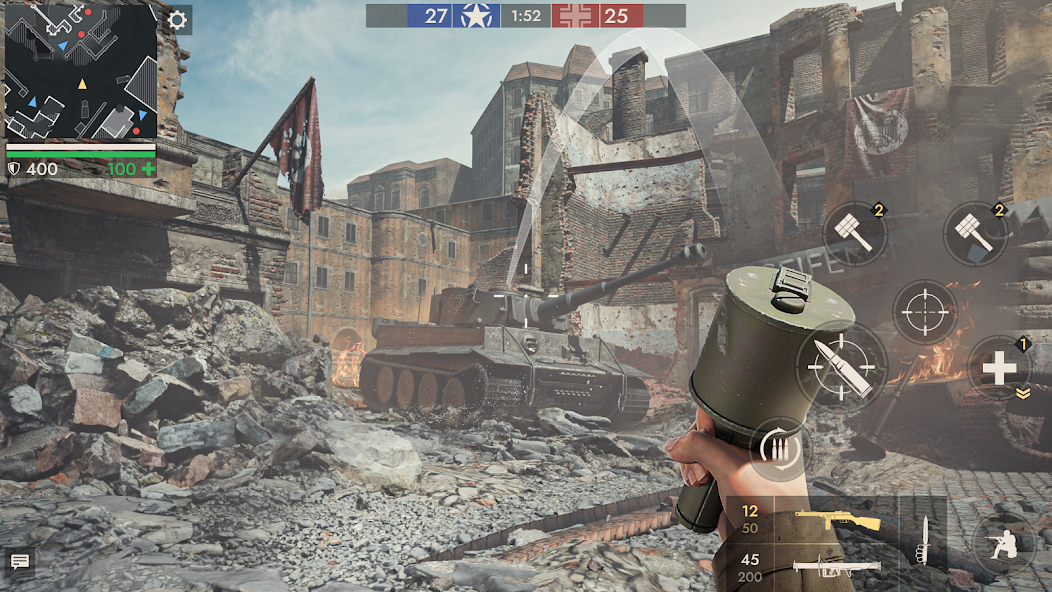Equip the trench knife melee slot
Viewport: 1052px width, 592px height.
click(x=923, y=541)
